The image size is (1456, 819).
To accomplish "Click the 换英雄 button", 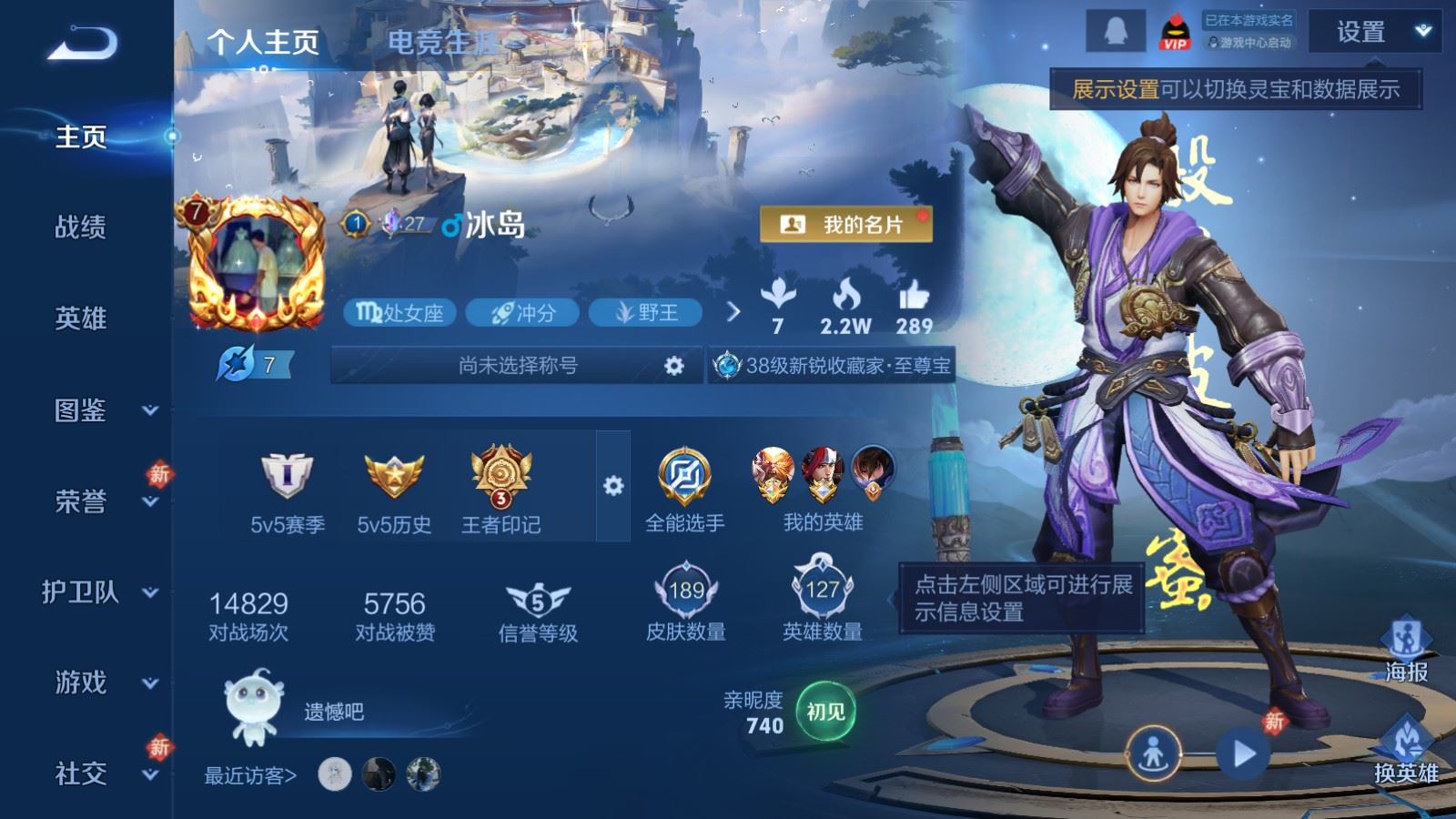I will (x=1406, y=750).
